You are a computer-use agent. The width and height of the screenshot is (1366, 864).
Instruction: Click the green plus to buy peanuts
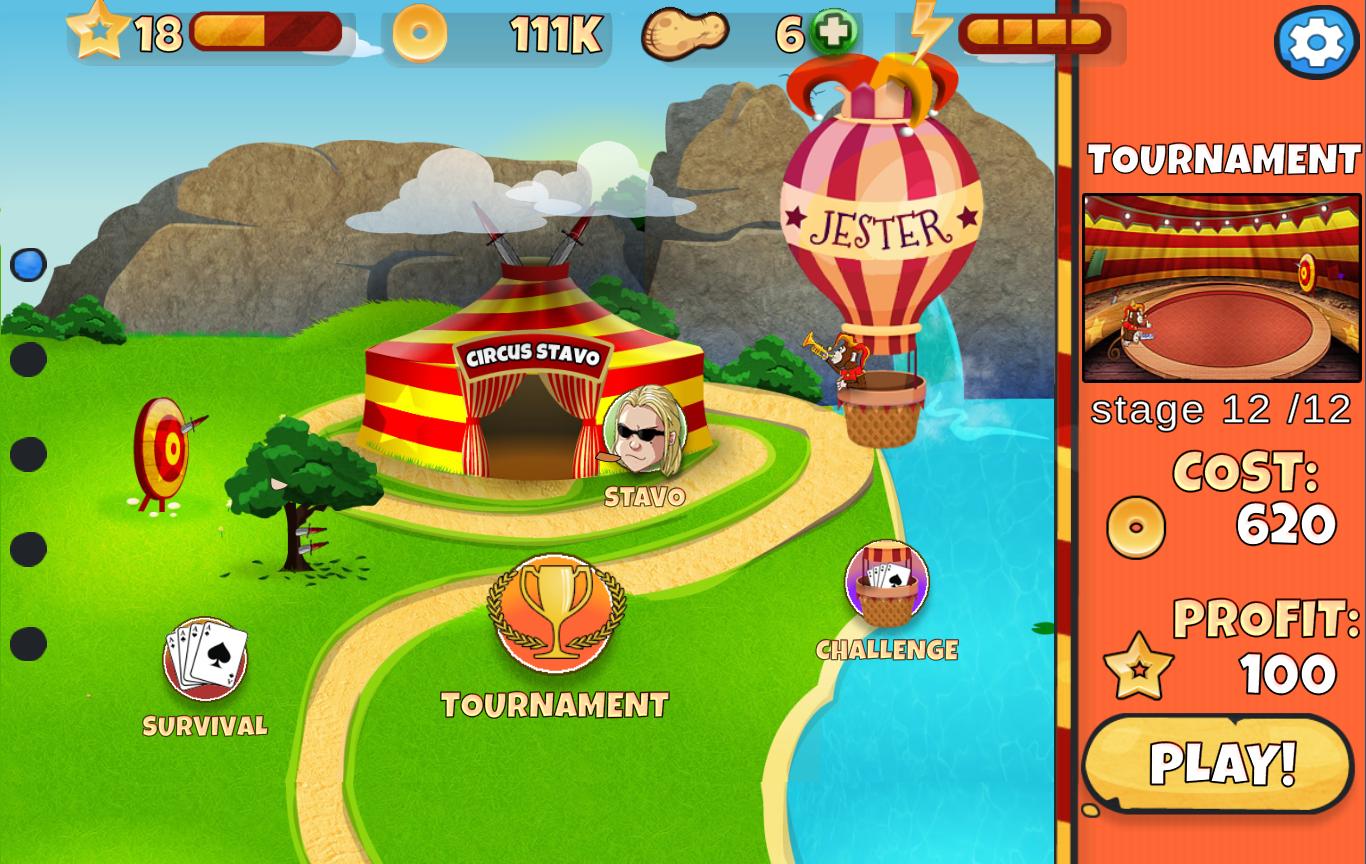(x=834, y=33)
